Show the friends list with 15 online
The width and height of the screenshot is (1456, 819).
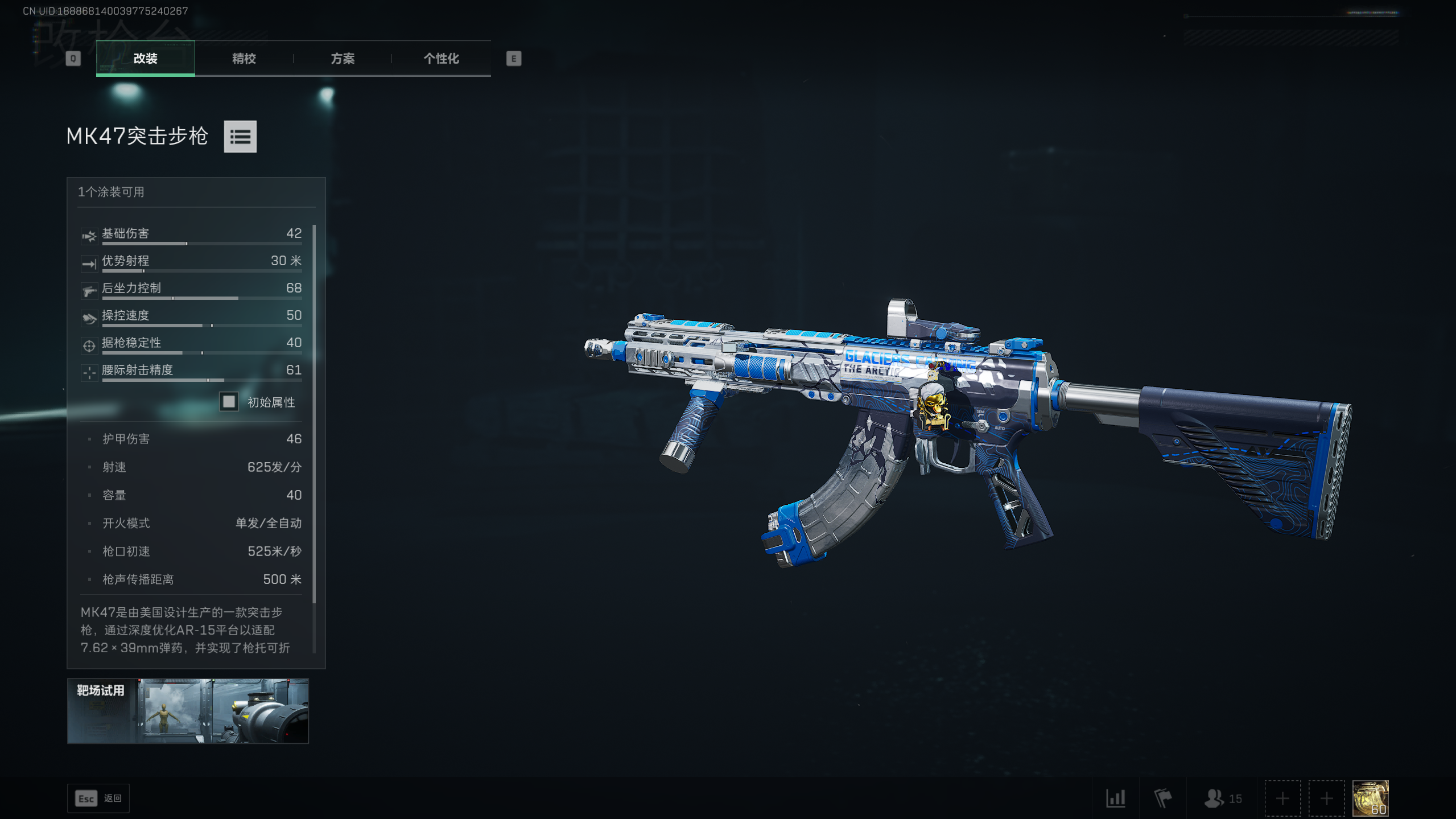1222,798
